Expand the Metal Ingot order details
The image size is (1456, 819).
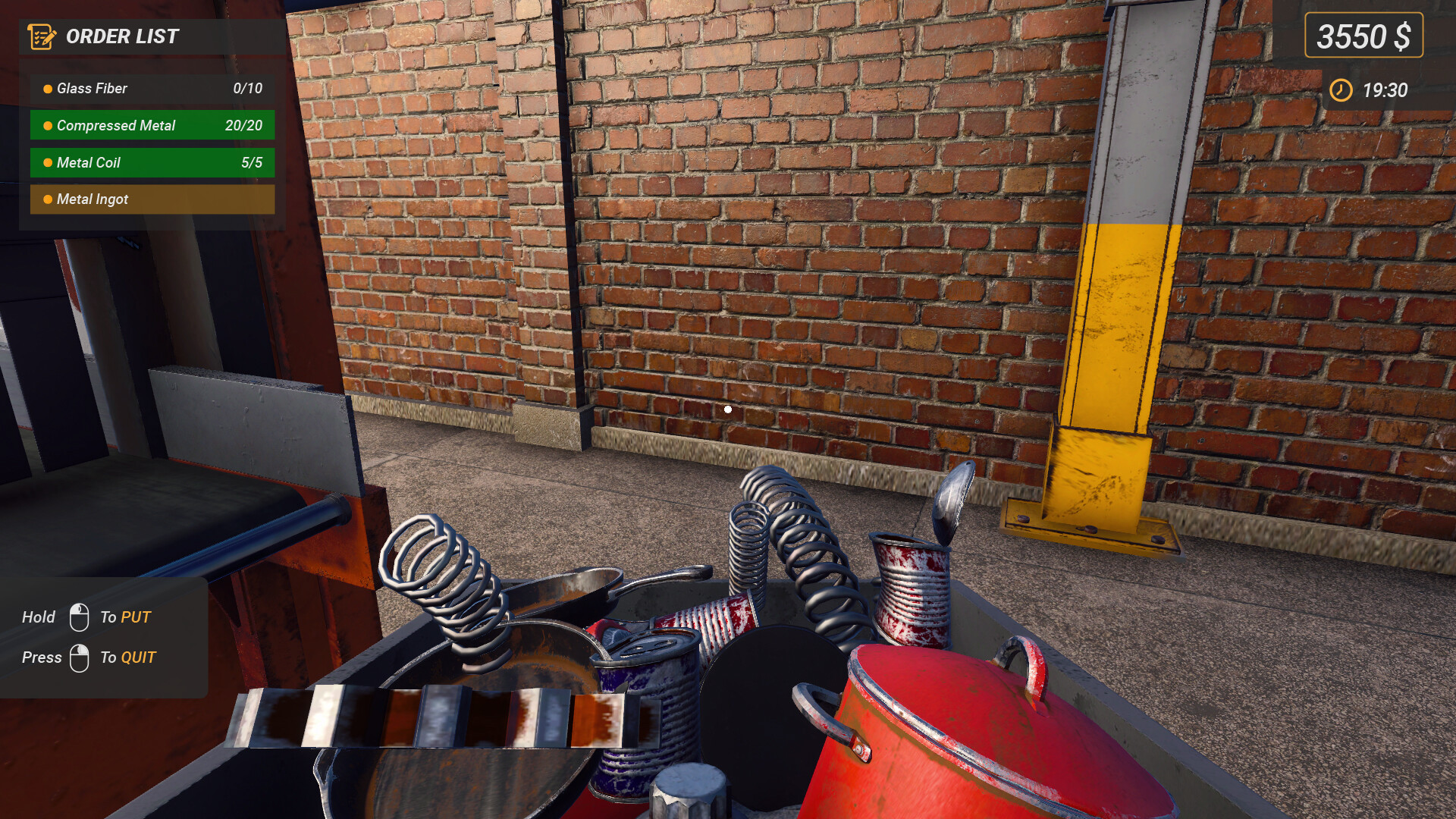[x=152, y=199]
